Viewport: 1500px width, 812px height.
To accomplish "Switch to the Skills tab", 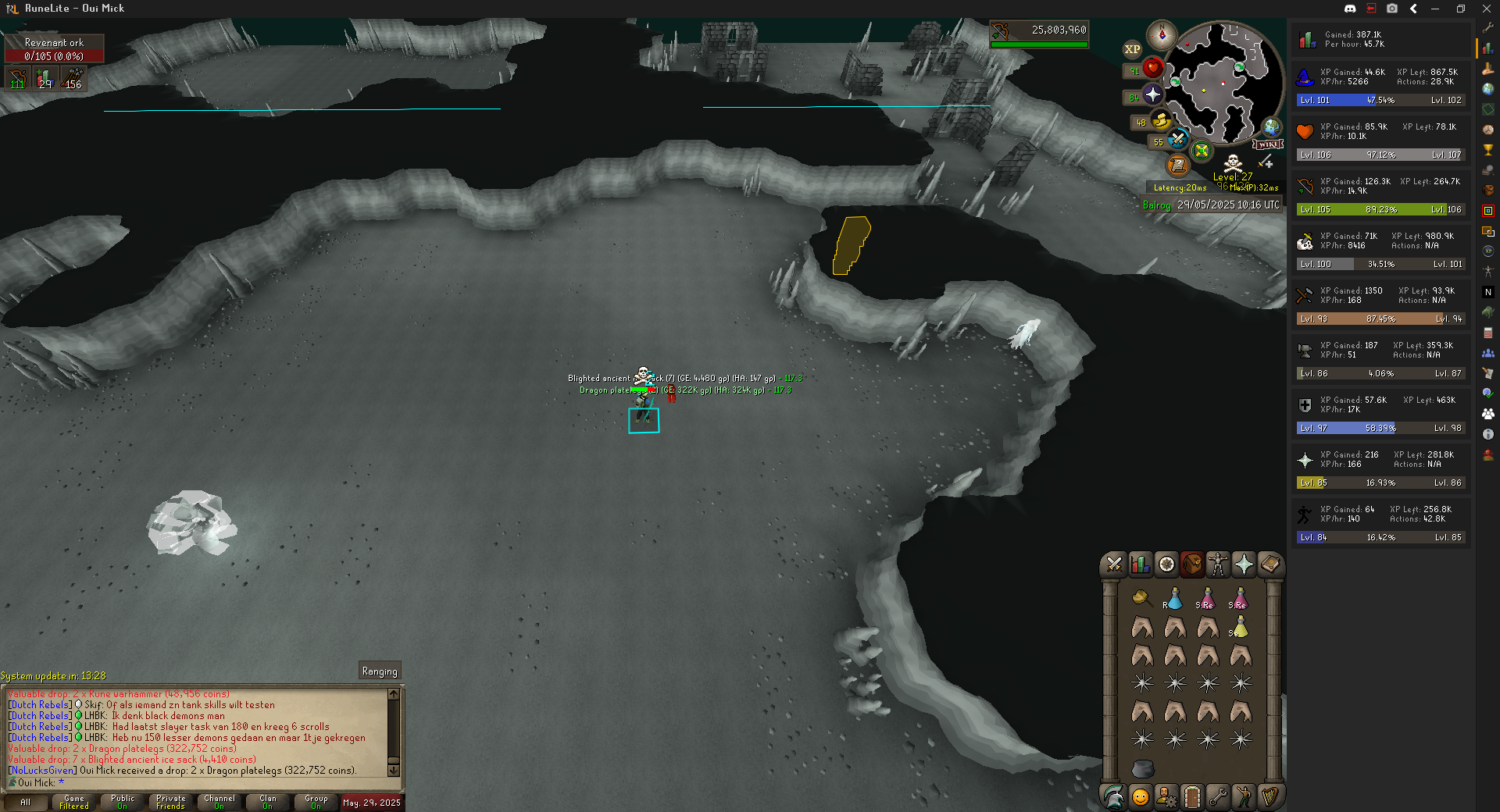I will (x=1140, y=564).
